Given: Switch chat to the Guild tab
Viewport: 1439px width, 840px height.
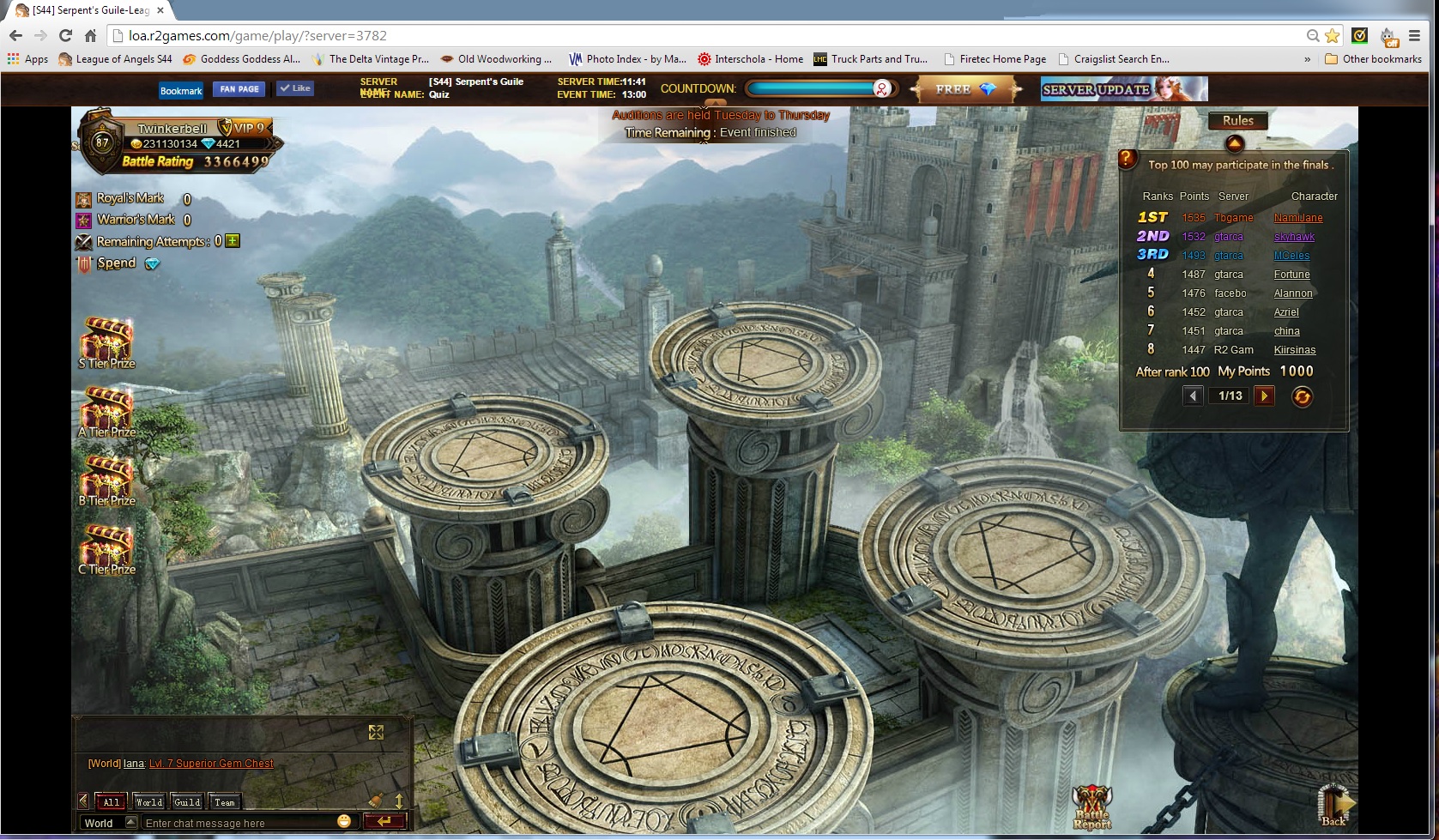Looking at the screenshot, I should click(x=187, y=802).
